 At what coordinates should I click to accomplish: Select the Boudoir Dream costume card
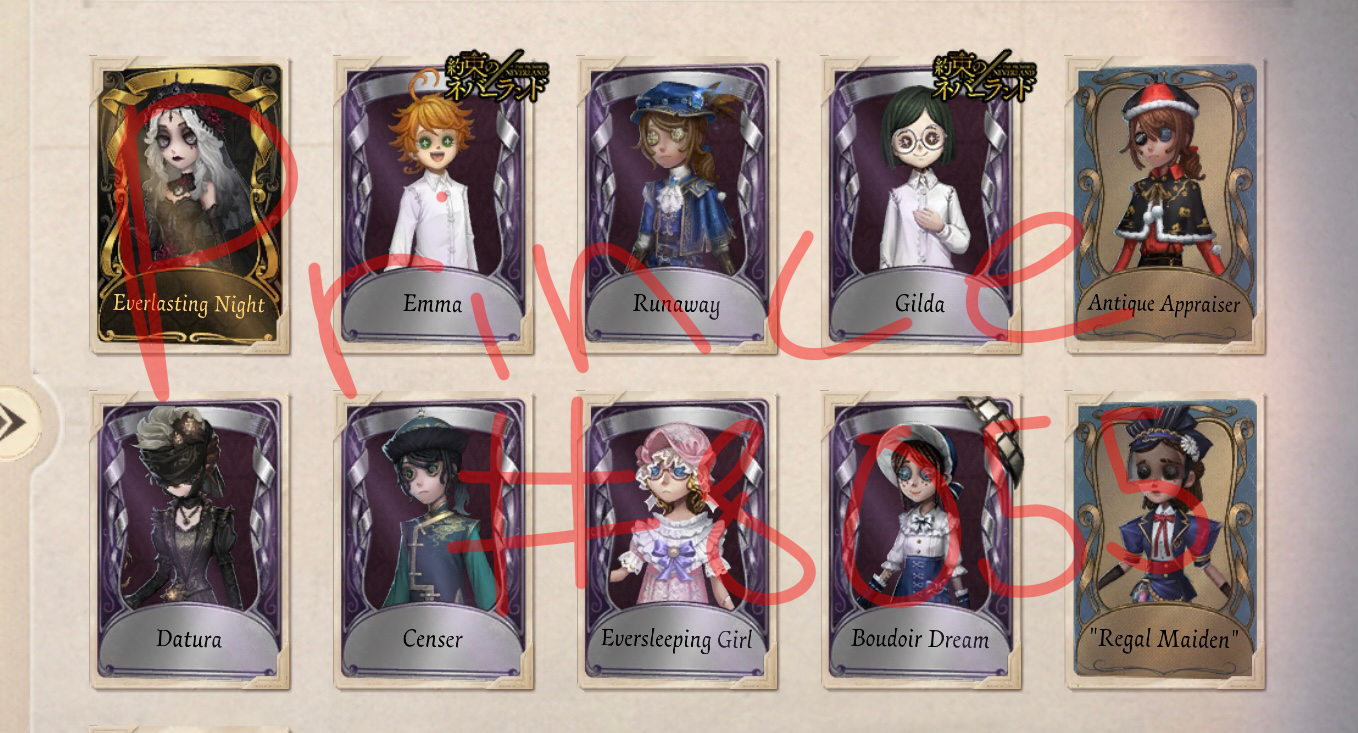[920, 530]
